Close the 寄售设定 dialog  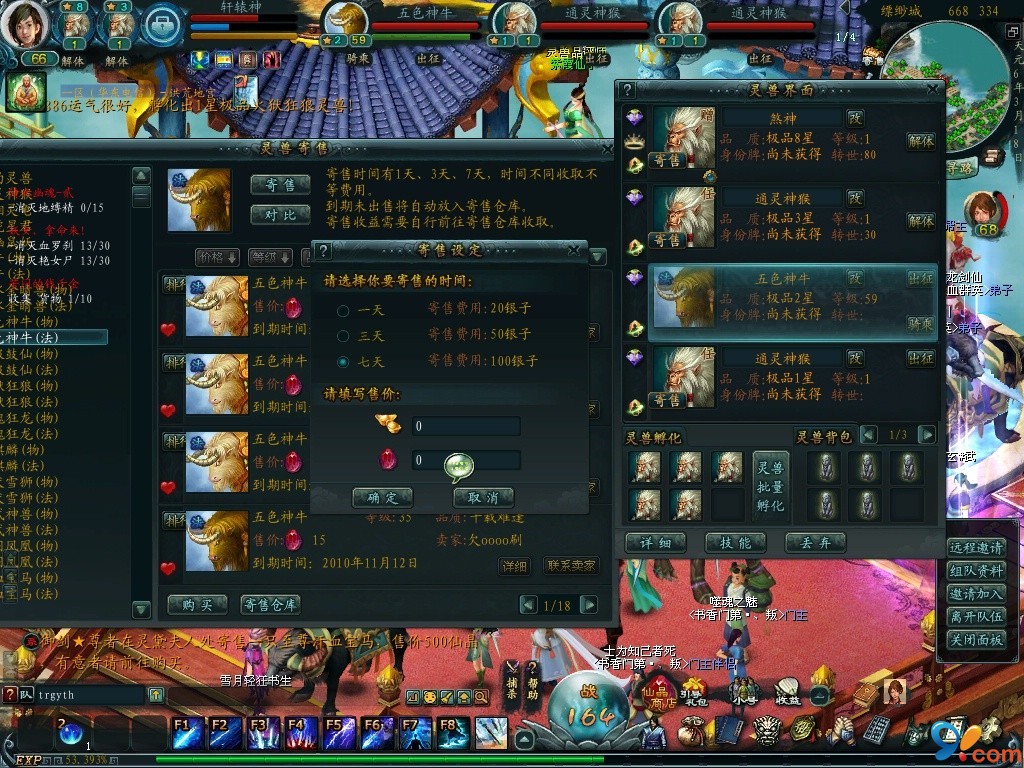[574, 250]
